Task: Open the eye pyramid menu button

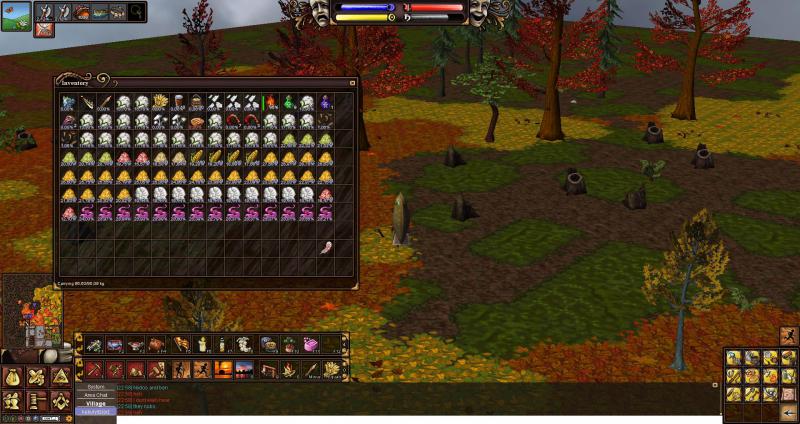Action: click(x=60, y=377)
